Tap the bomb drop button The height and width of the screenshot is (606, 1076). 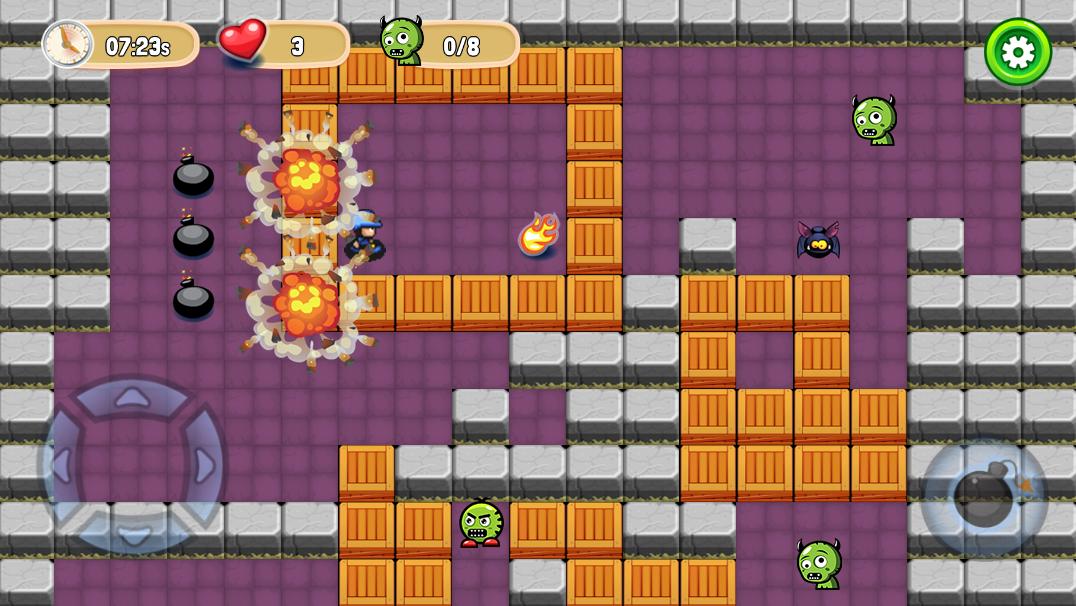tap(984, 497)
